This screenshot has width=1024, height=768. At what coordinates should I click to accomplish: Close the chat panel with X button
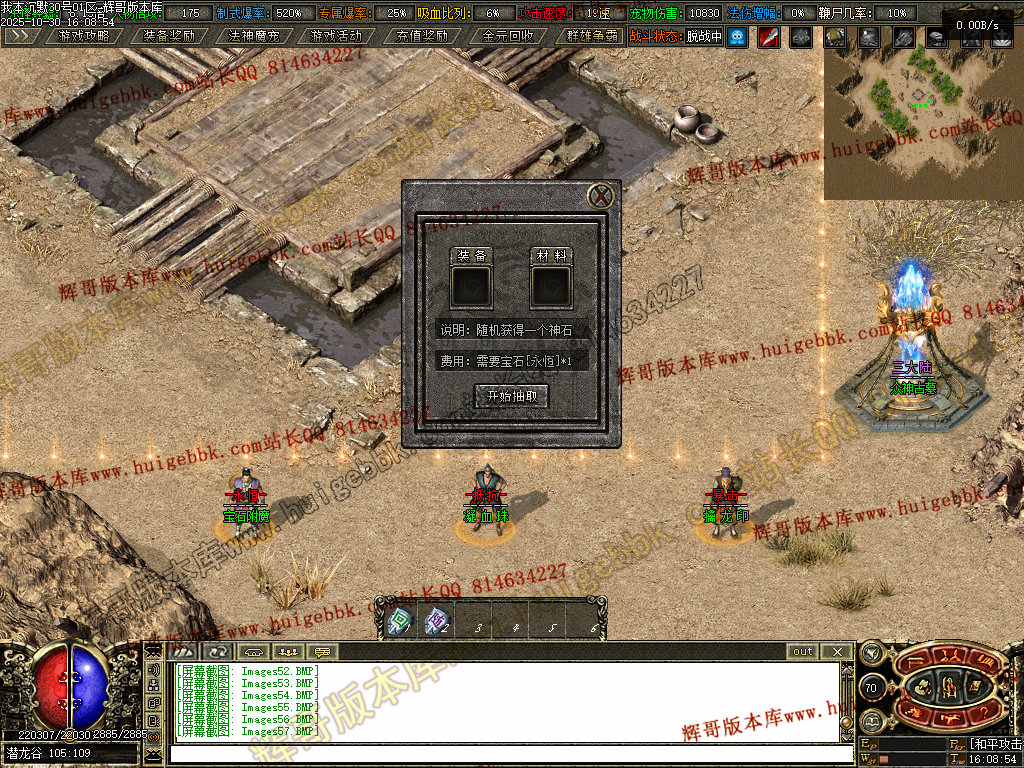[x=838, y=651]
